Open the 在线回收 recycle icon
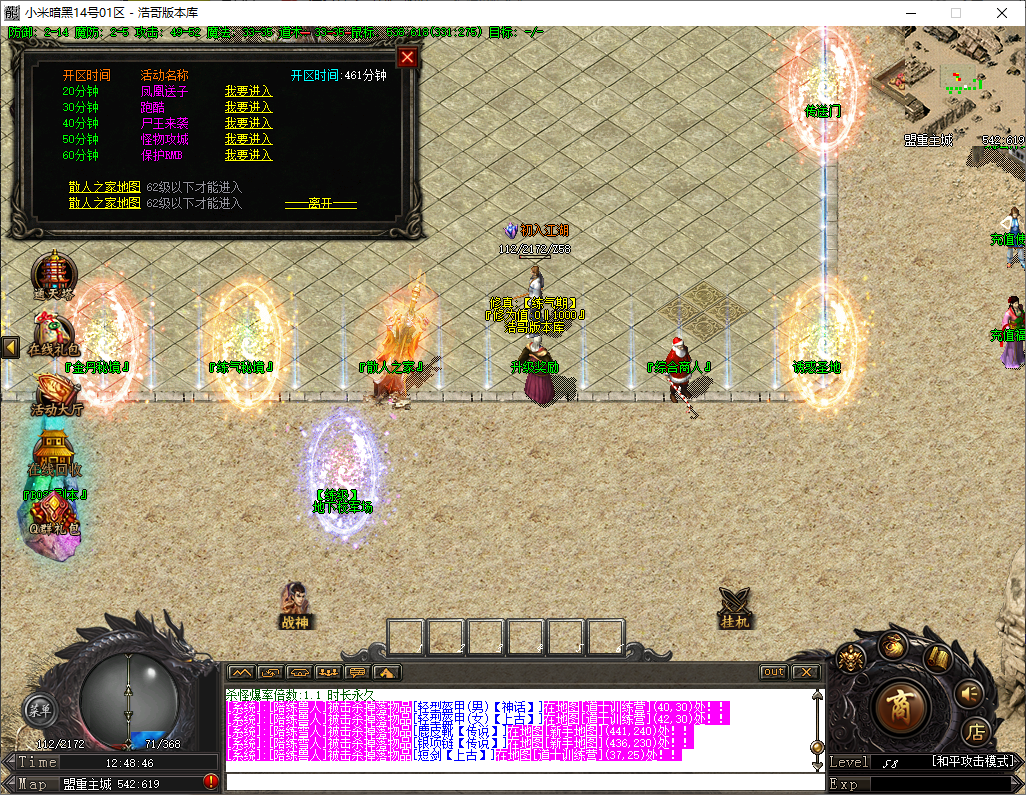 click(54, 455)
